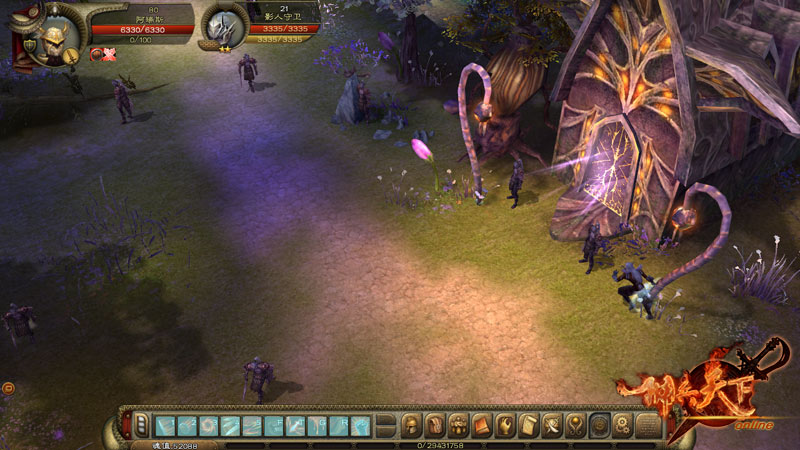Open the gear settings icon

click(x=623, y=425)
